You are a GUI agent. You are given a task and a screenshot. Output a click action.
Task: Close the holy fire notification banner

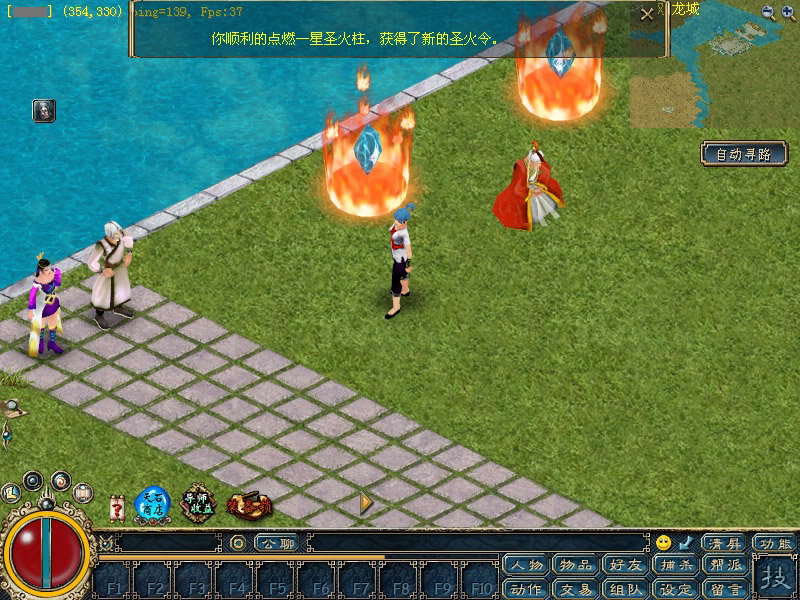click(648, 14)
